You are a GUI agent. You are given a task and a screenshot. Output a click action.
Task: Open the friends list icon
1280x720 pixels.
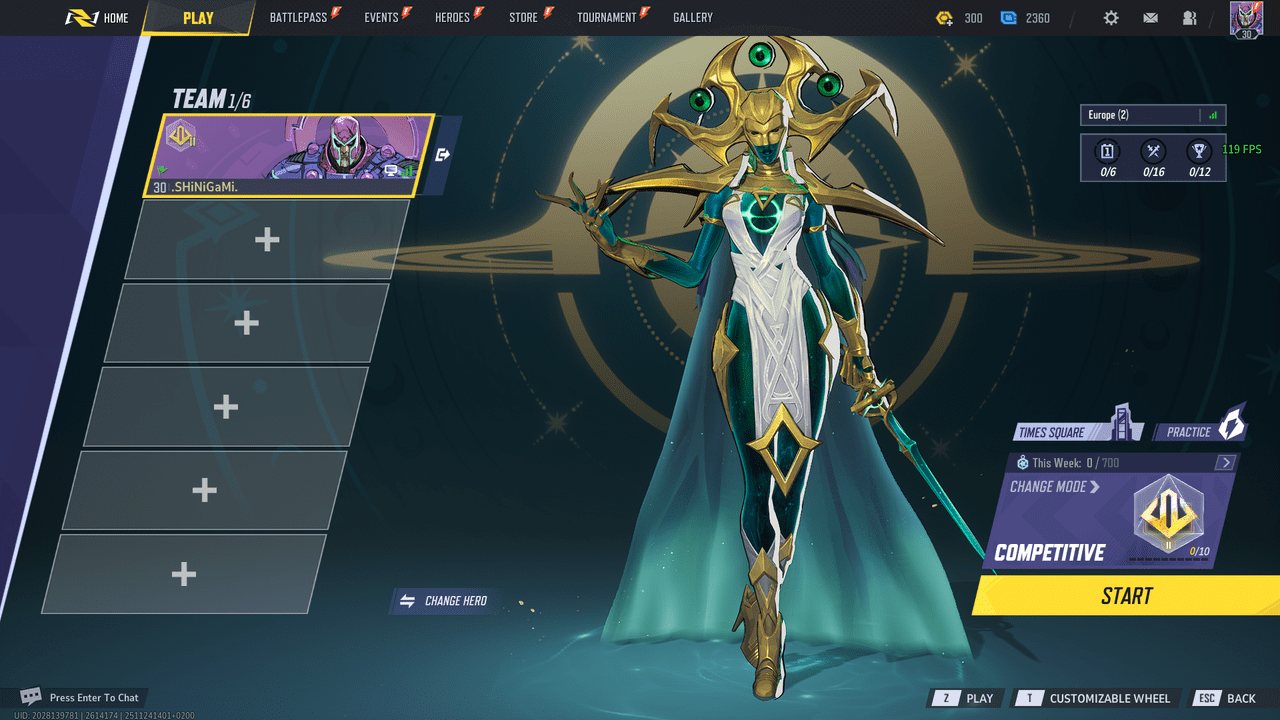click(1189, 18)
